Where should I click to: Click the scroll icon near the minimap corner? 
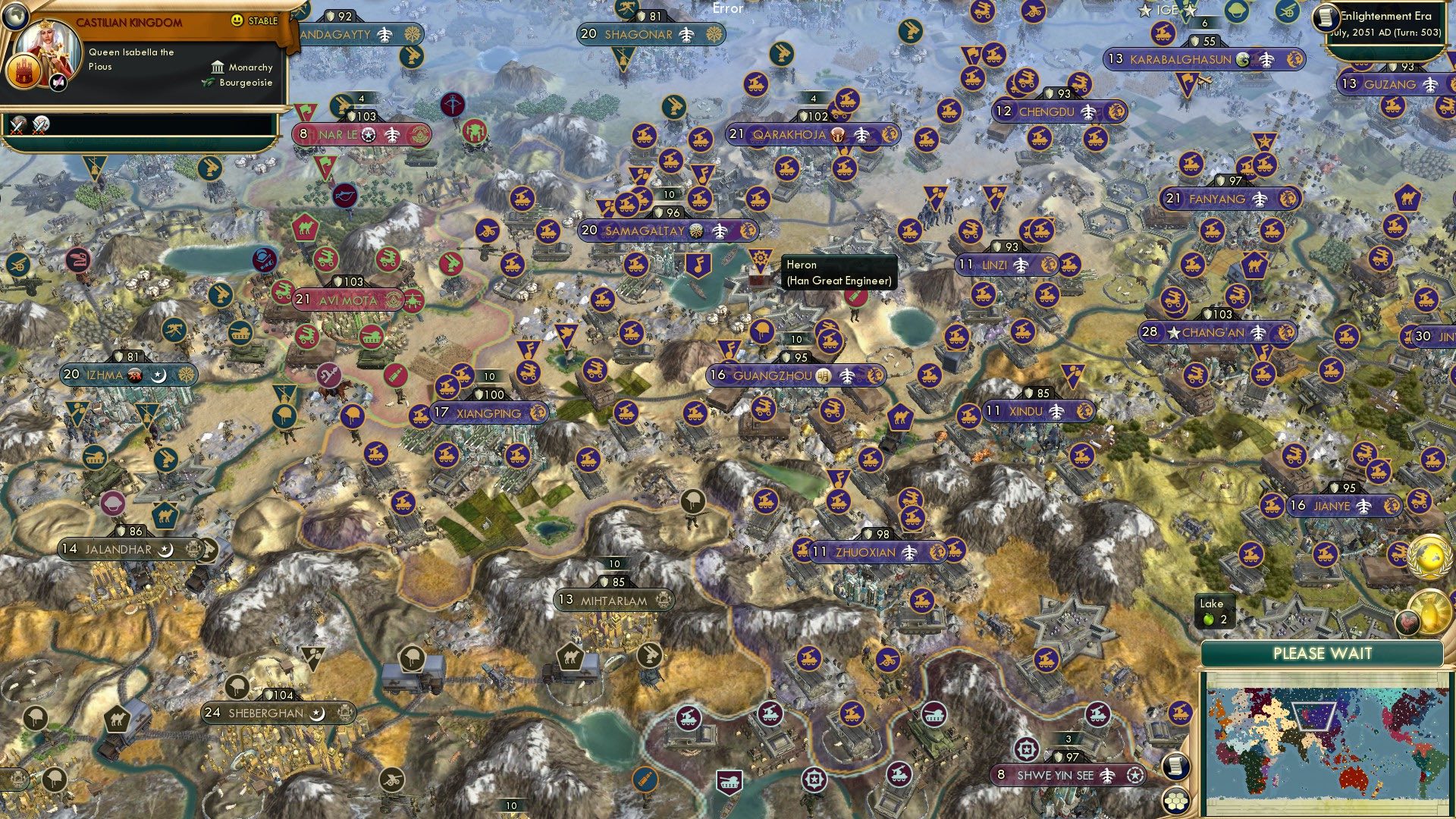1175,765
